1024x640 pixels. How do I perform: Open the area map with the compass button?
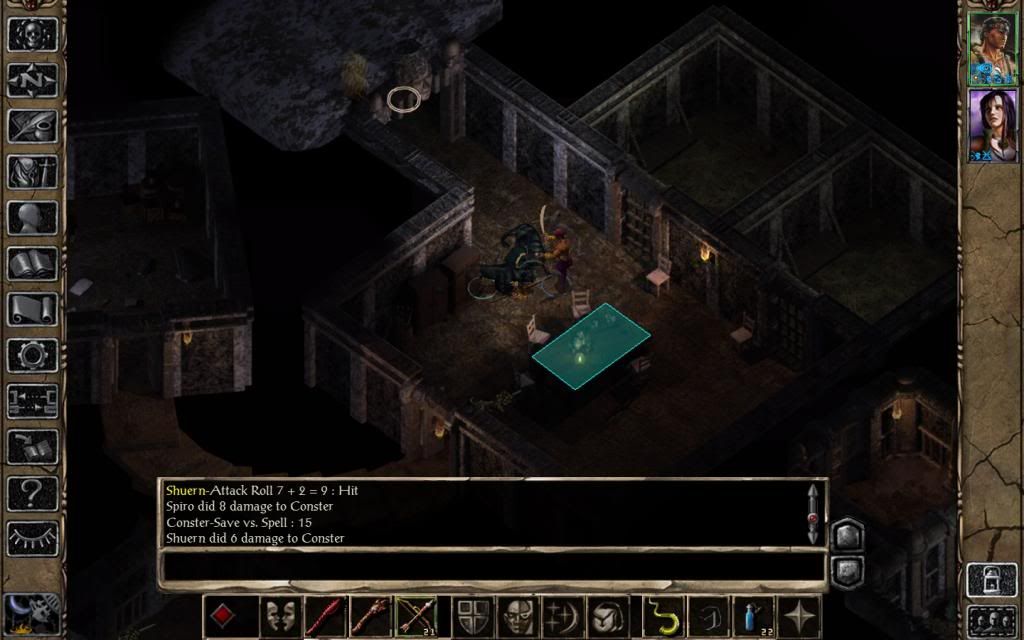pyautogui.click(x=32, y=79)
